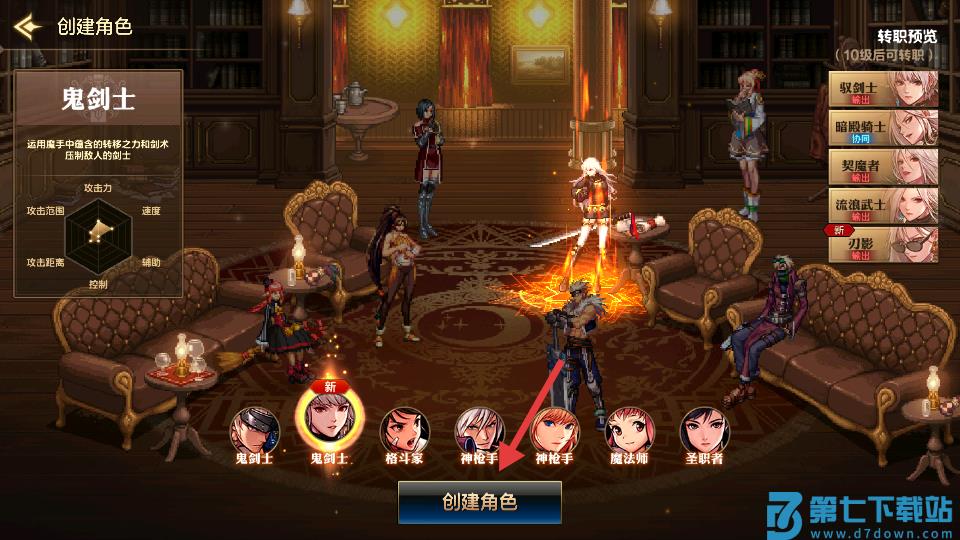Choose the 圣职者 class portrait
The height and width of the screenshot is (540, 960).
point(703,429)
